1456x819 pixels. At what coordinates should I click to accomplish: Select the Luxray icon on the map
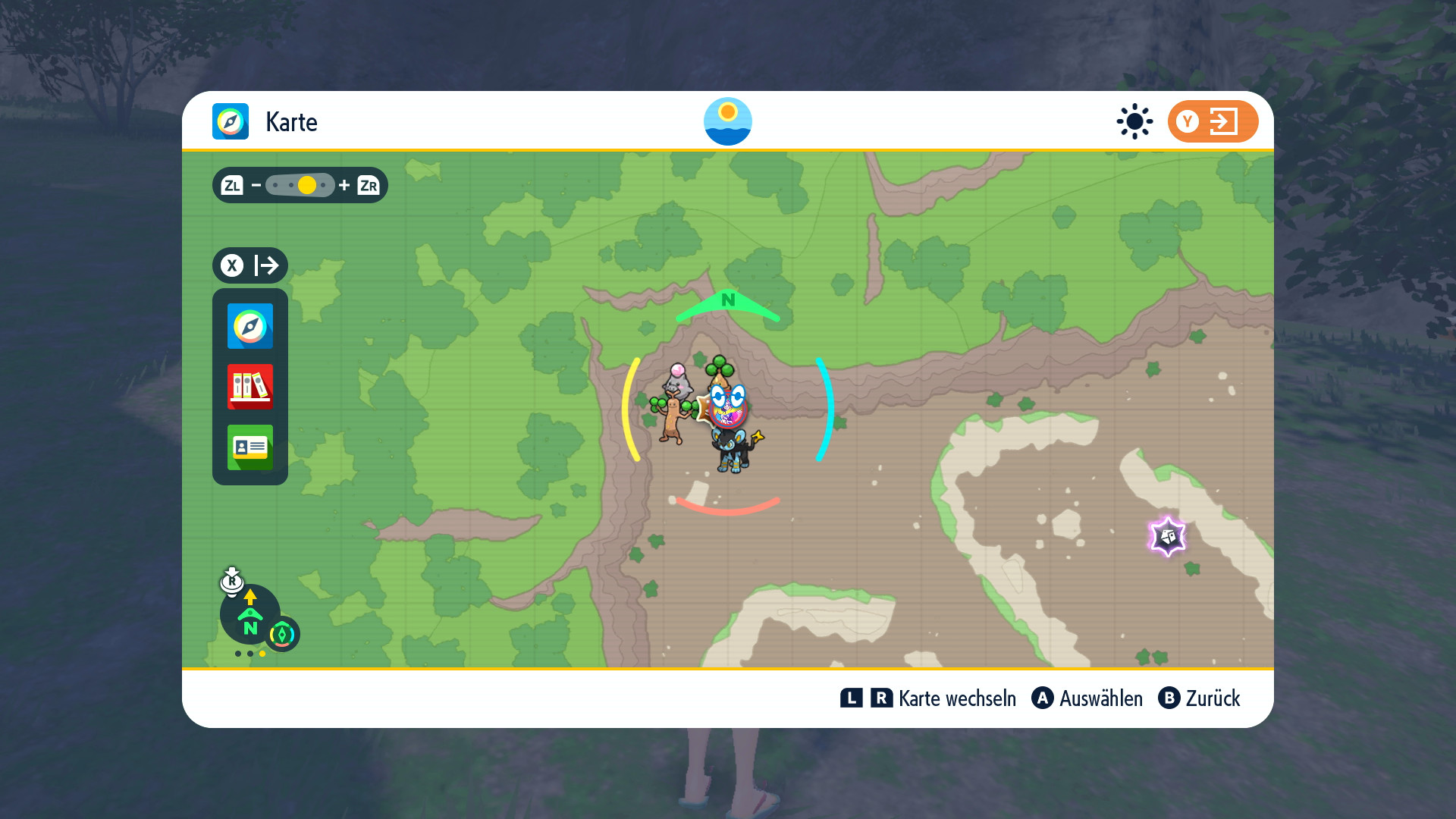point(734,450)
